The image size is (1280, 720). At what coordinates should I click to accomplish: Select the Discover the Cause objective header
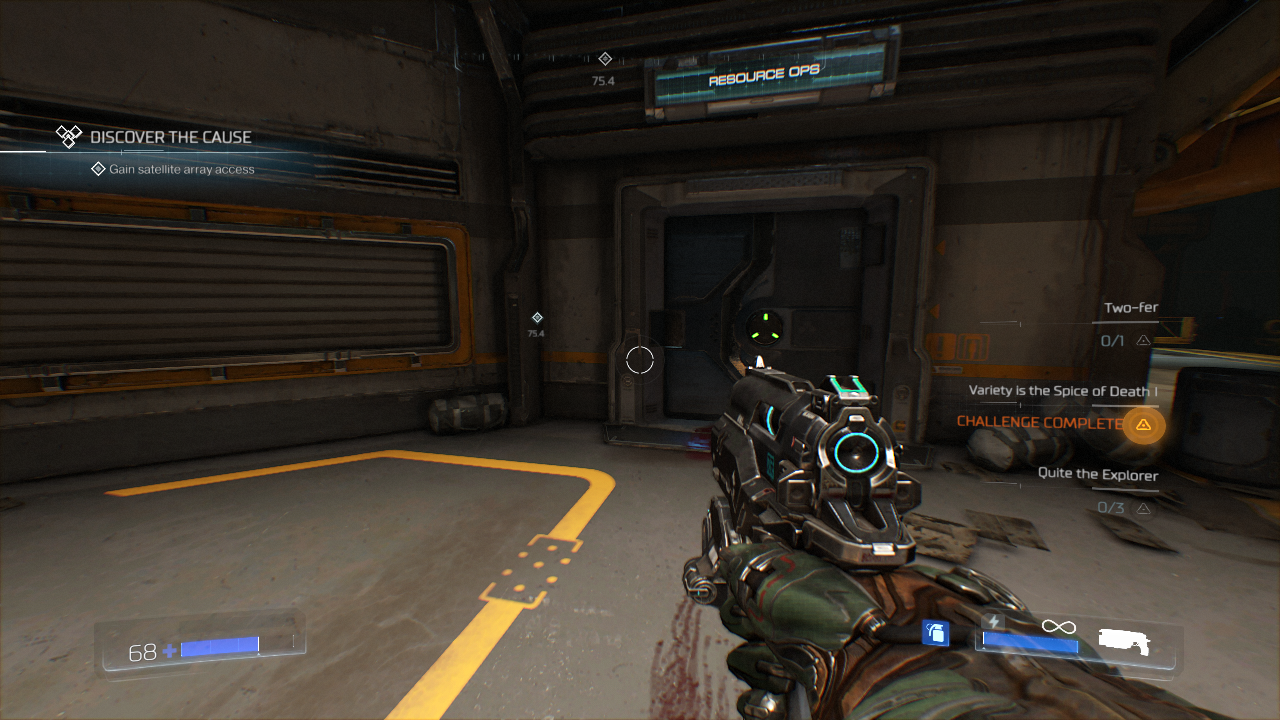pyautogui.click(x=170, y=137)
